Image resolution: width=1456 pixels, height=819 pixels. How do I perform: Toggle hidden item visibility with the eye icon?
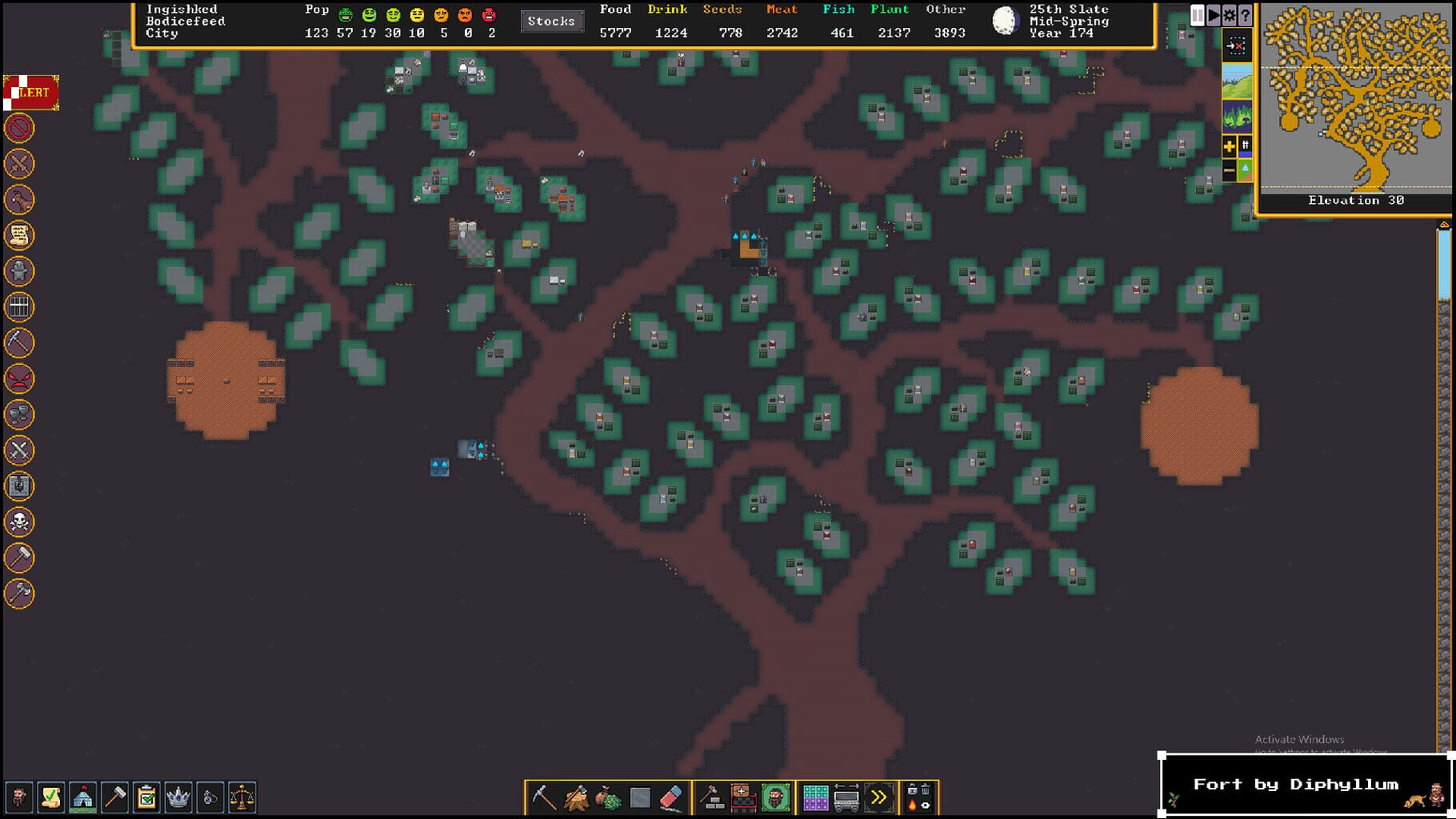(924, 806)
